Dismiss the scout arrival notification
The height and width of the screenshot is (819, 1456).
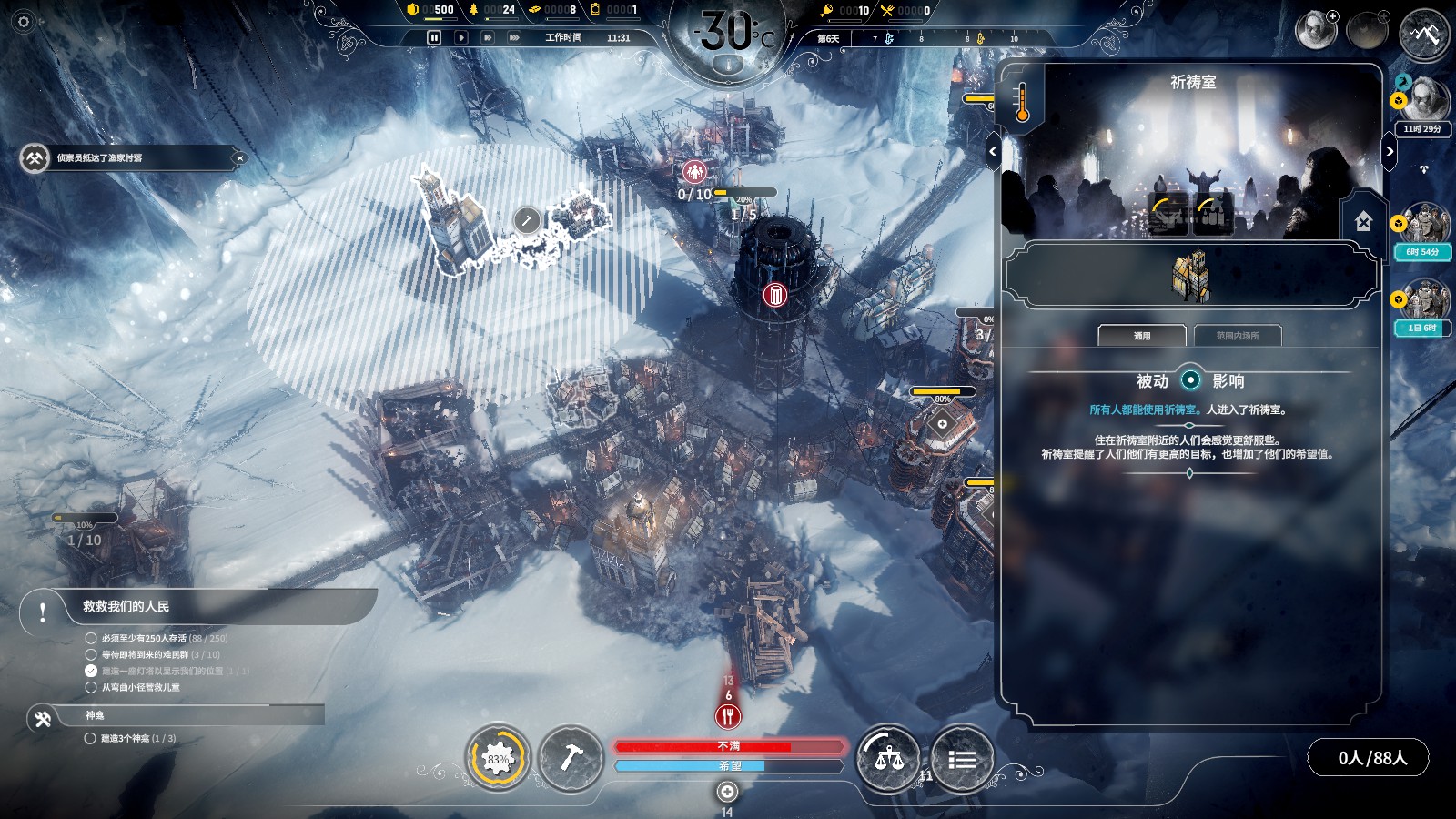[240, 158]
